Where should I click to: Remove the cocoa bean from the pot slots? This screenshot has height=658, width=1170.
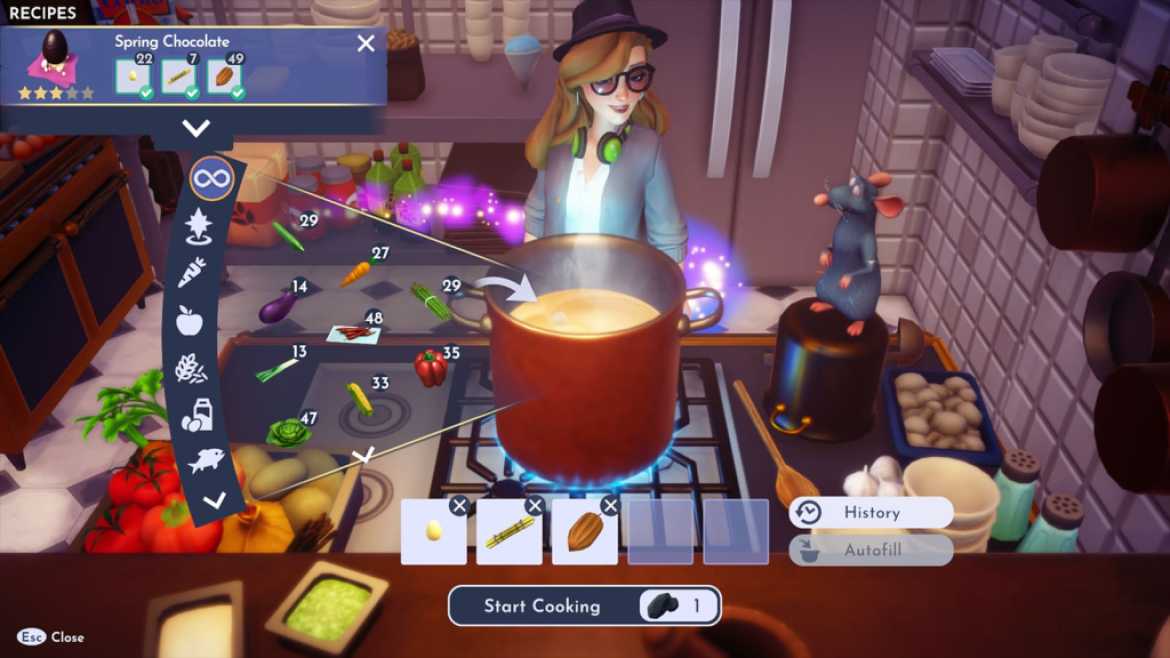610,506
